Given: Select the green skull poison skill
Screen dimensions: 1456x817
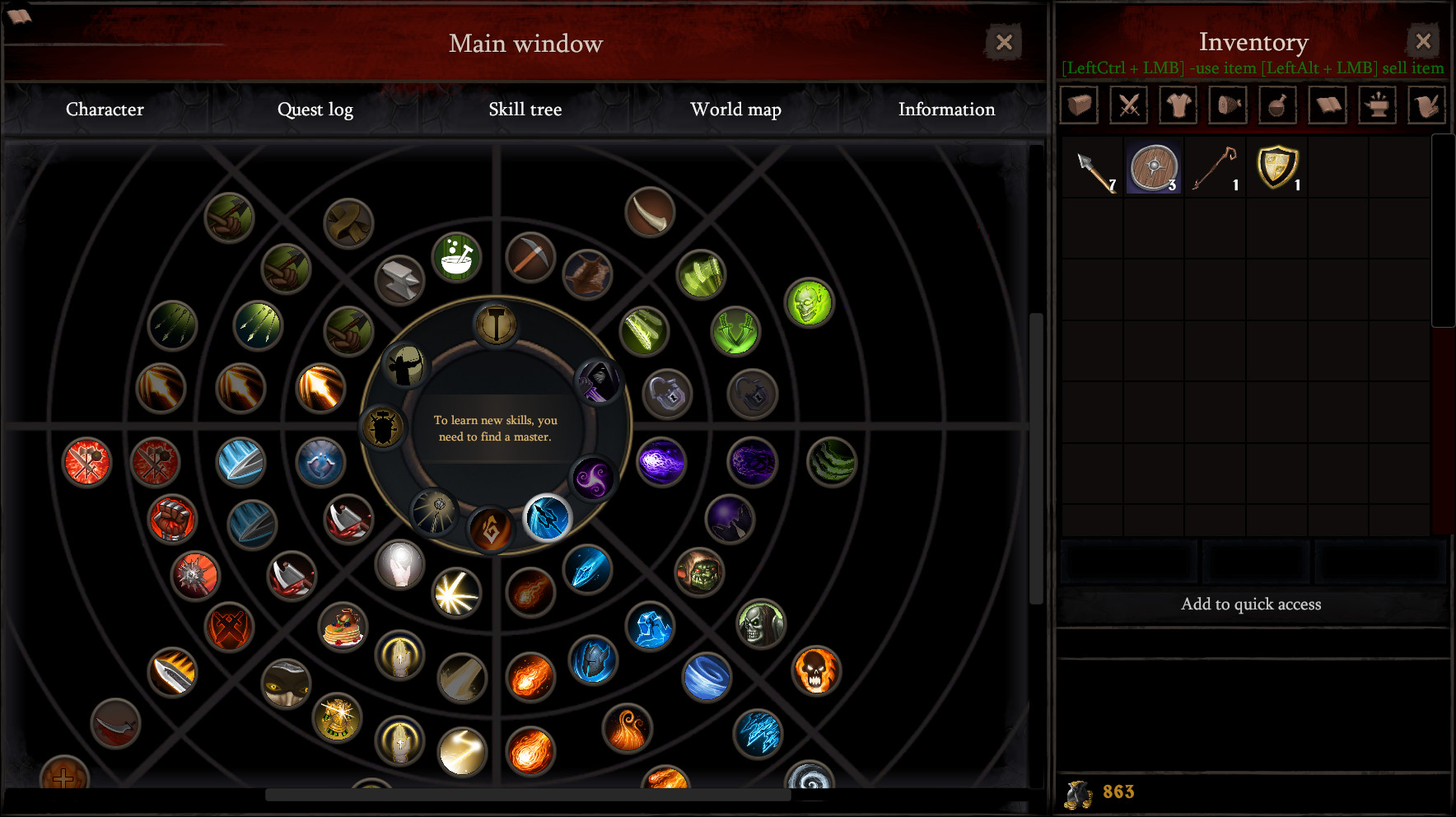Looking at the screenshot, I should pos(810,302).
